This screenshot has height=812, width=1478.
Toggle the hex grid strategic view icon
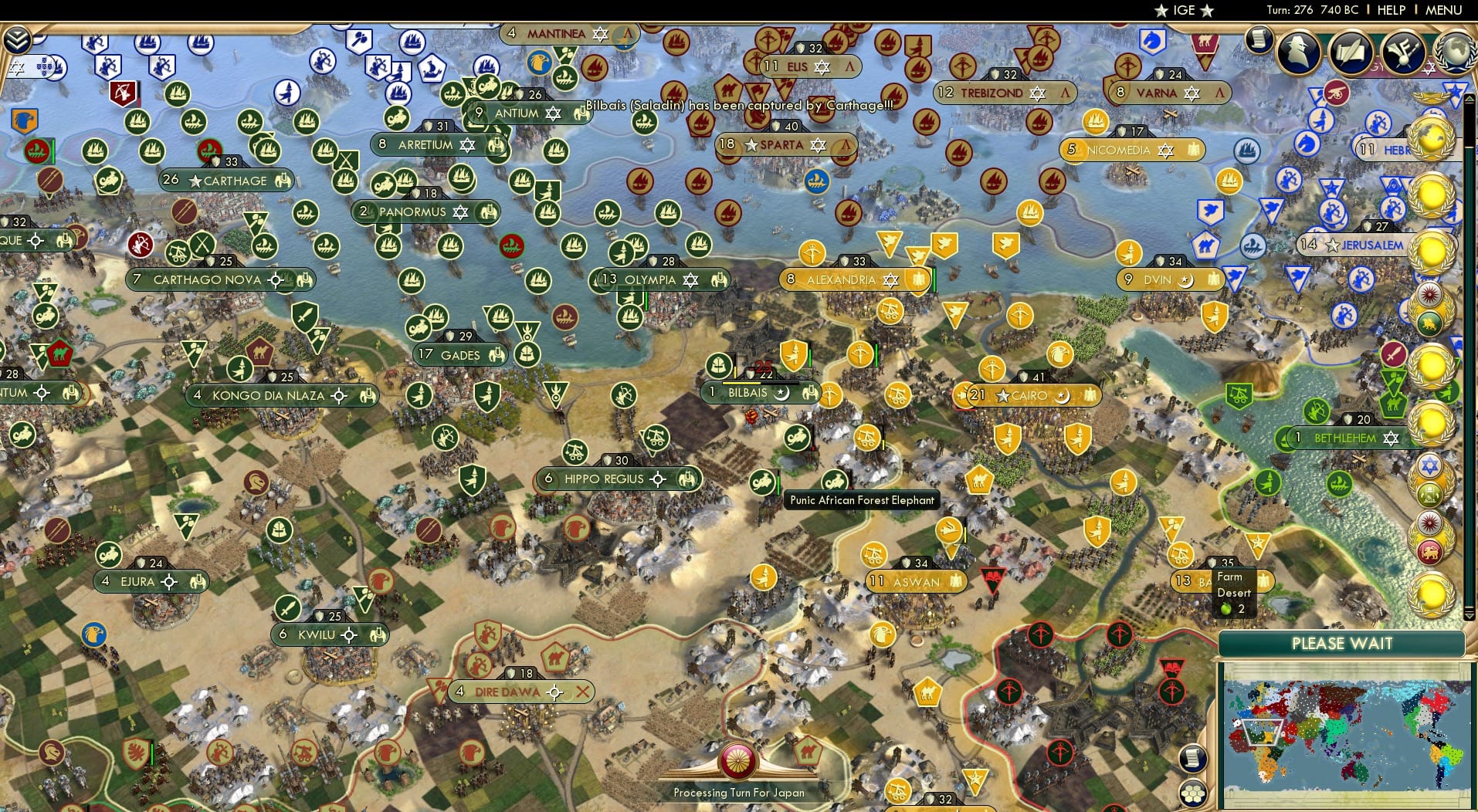(x=1194, y=794)
